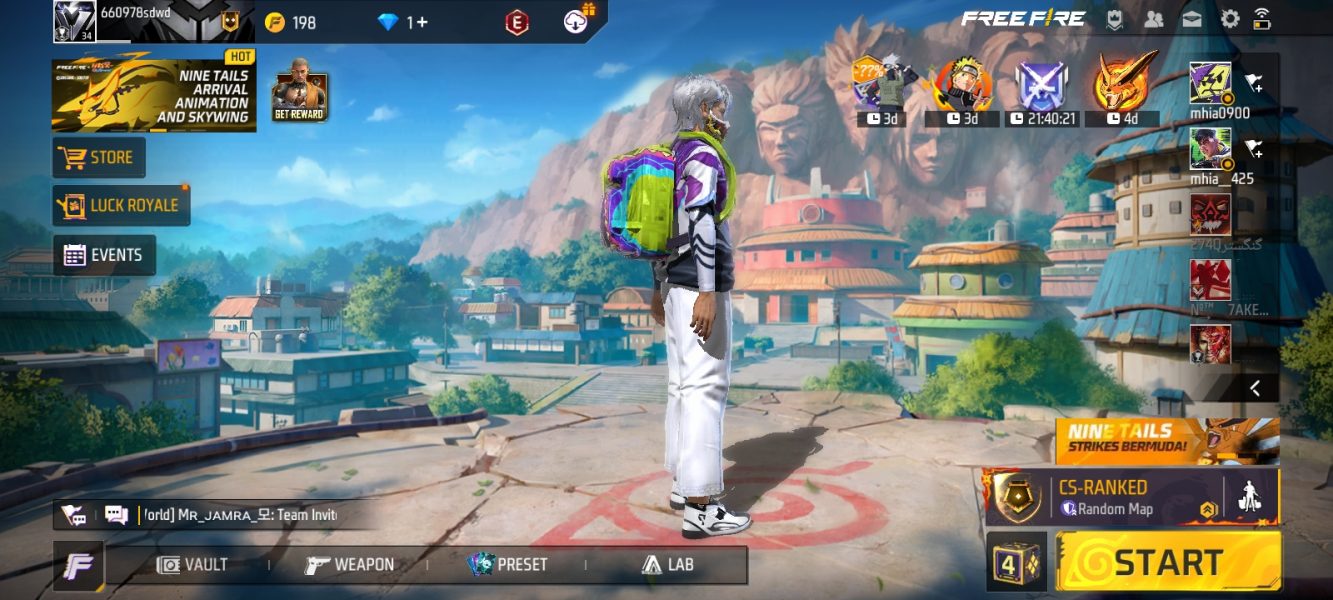1333x600 pixels.
Task: Show the EVENTS page
Action: [x=104, y=255]
